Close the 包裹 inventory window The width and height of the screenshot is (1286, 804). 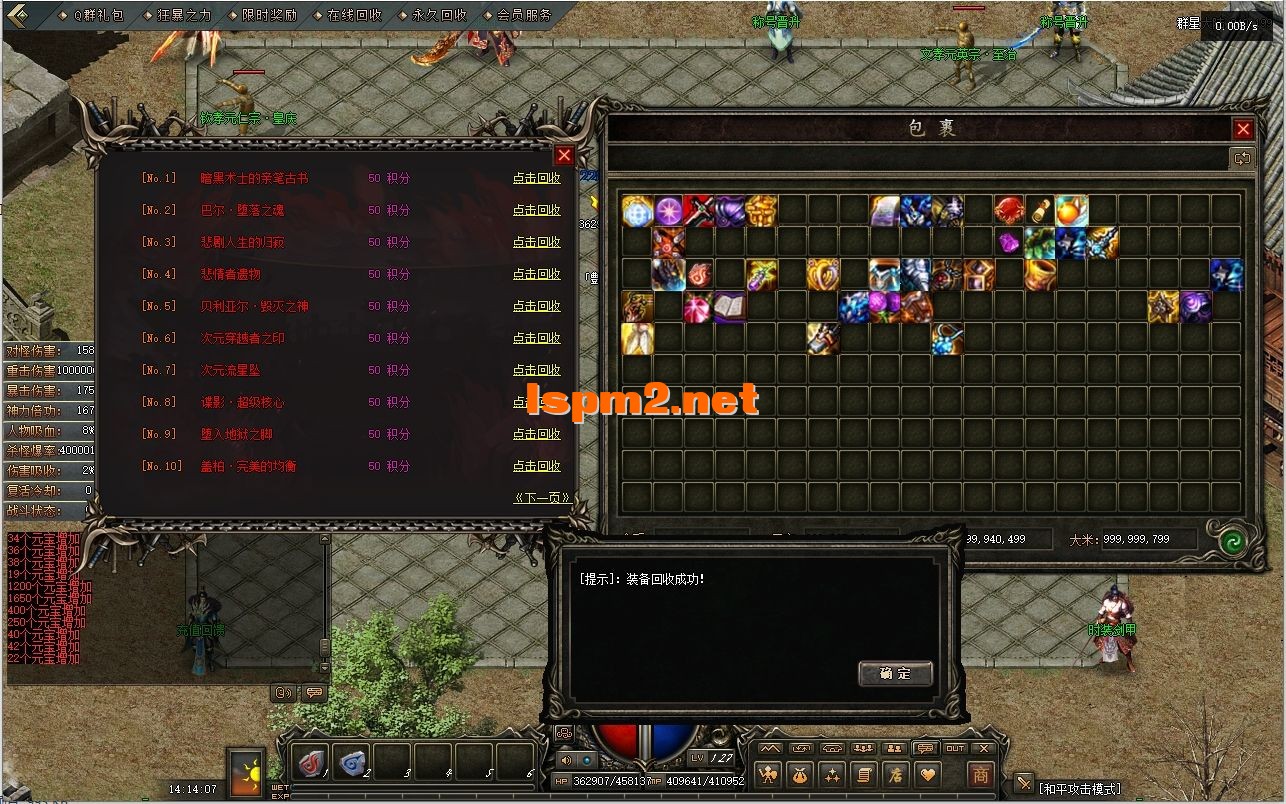click(x=1243, y=129)
